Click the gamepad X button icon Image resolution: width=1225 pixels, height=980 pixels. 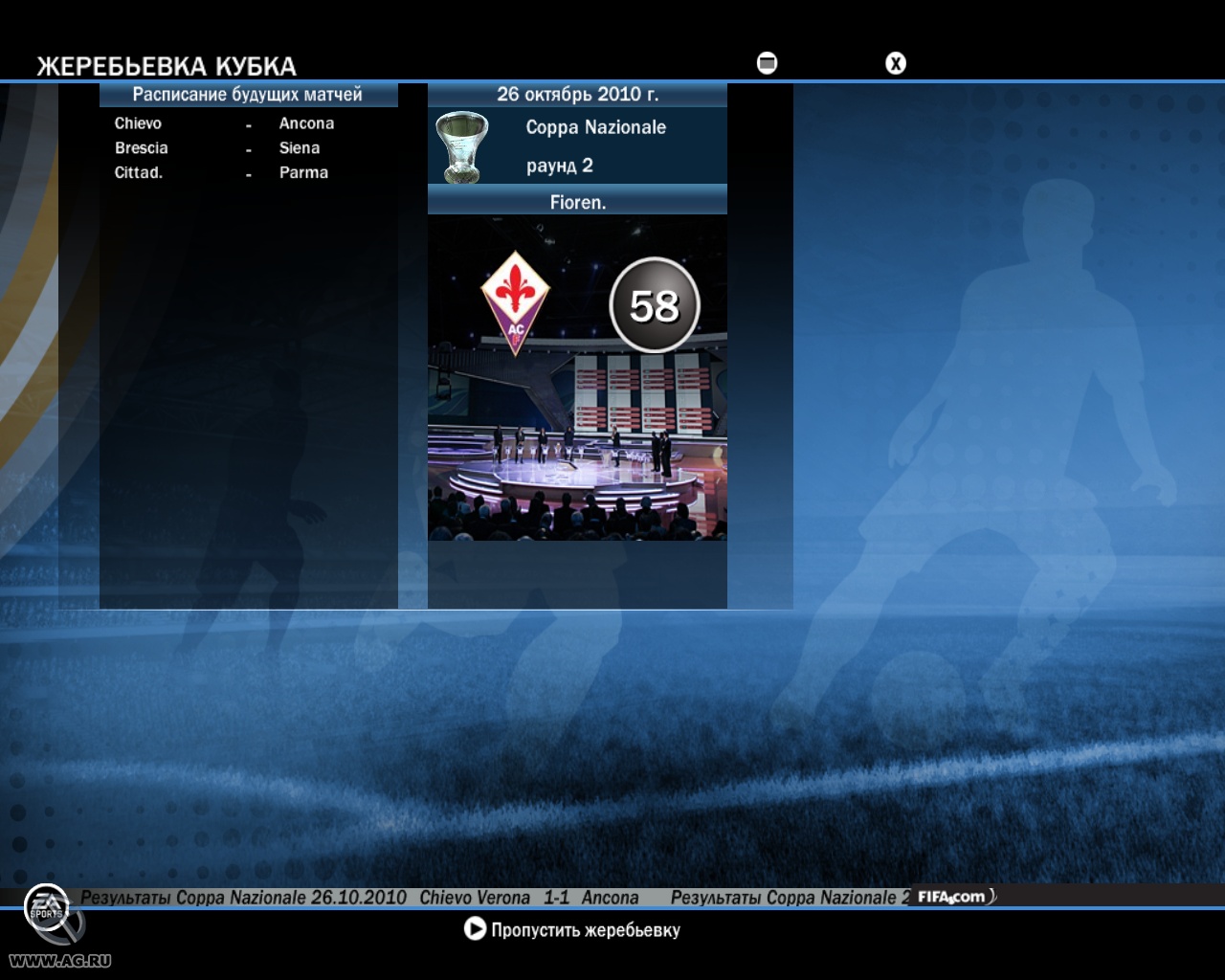pyautogui.click(x=896, y=63)
